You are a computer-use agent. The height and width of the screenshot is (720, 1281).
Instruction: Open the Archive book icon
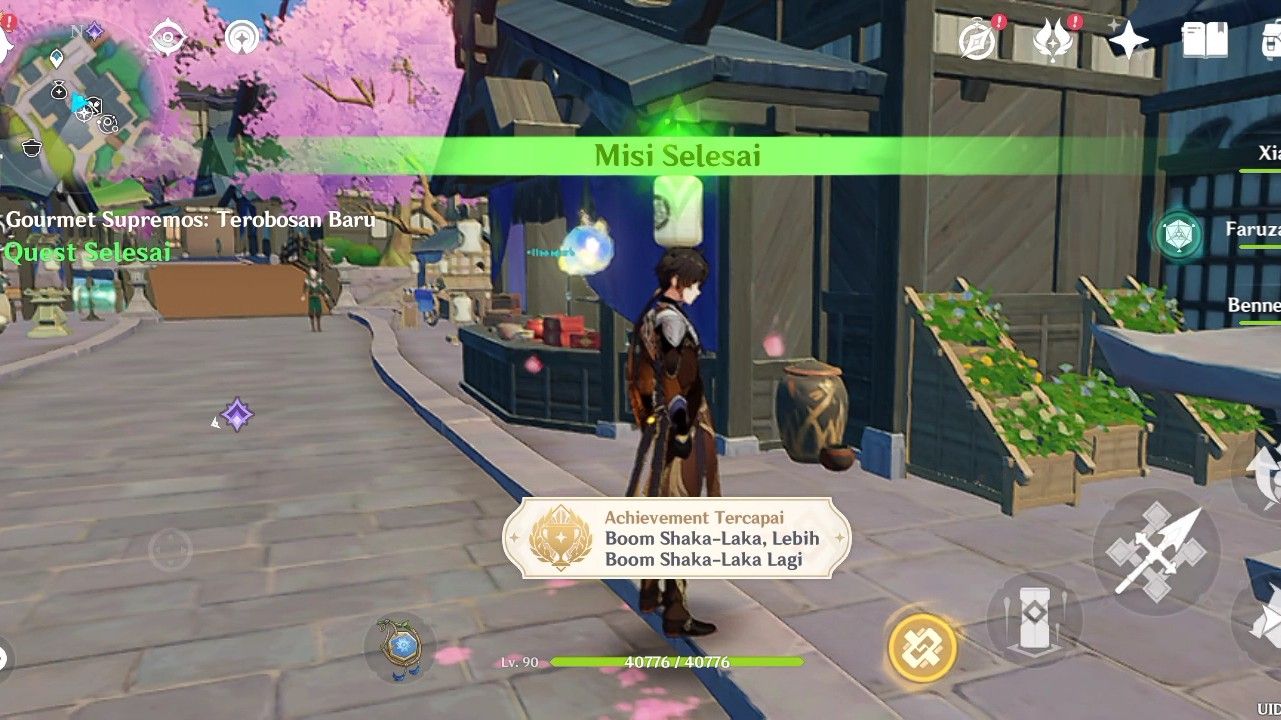point(1204,42)
